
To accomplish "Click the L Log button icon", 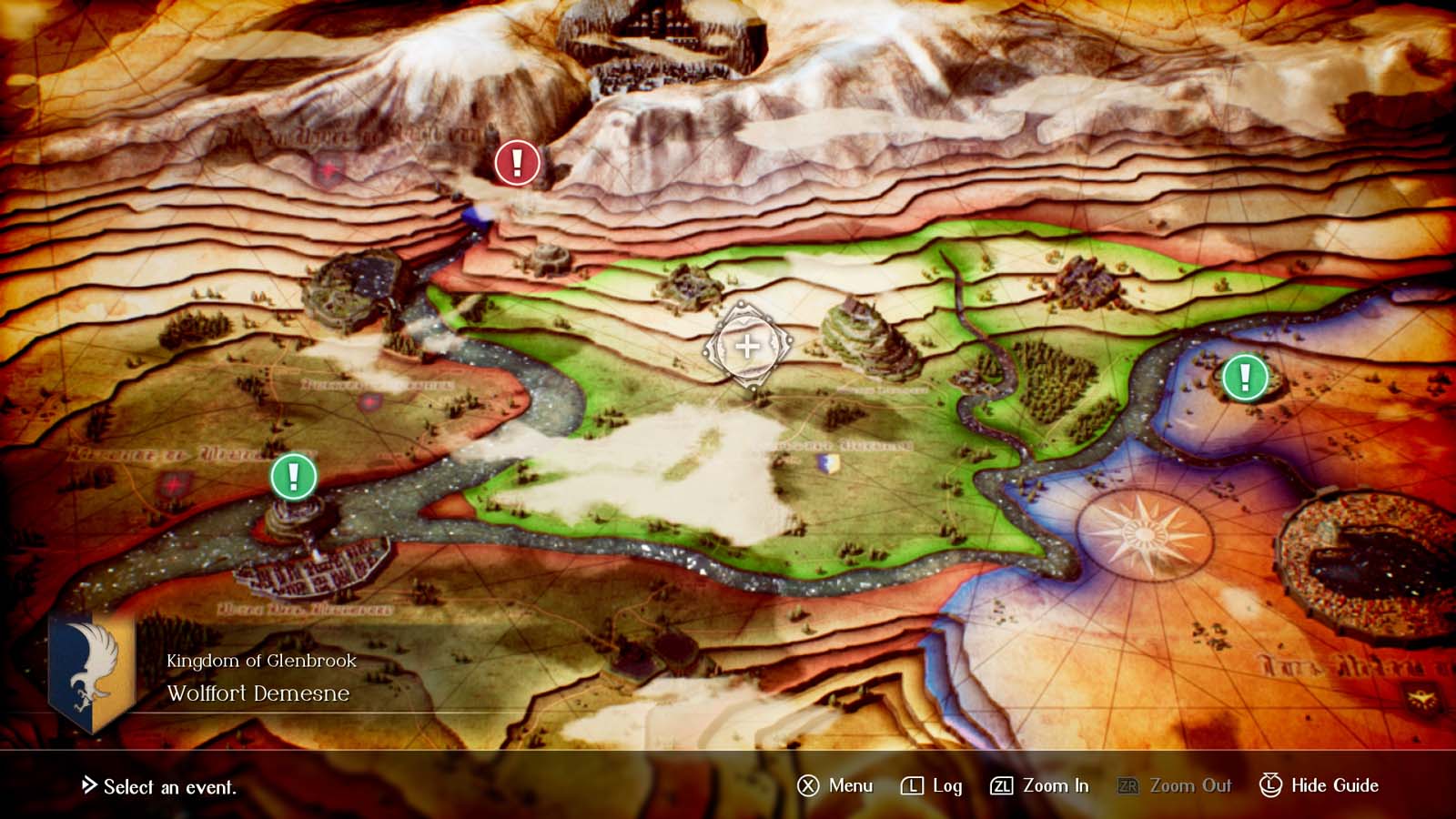I will click(x=911, y=784).
